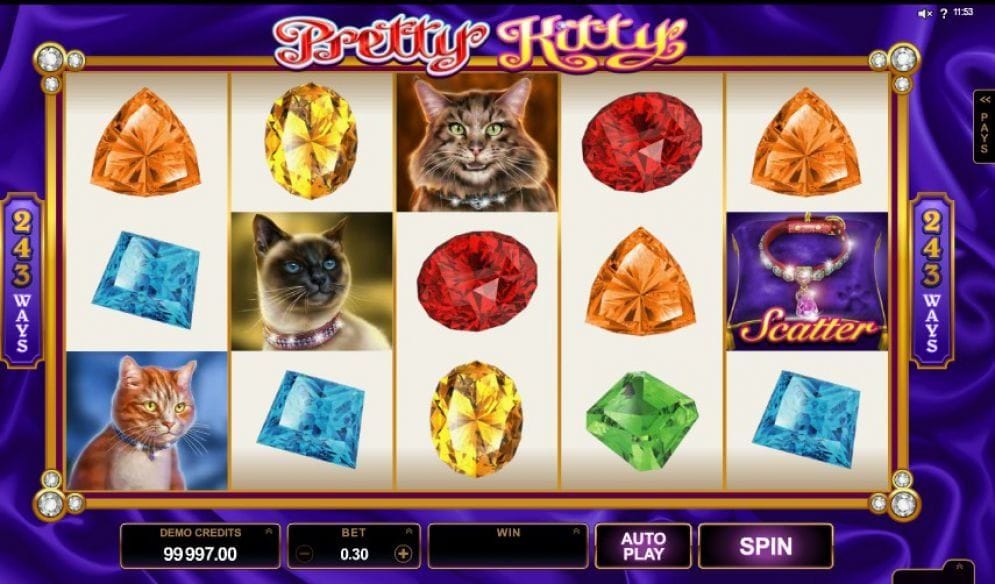Spin the reels with the SPIN button
The height and width of the screenshot is (584, 995).
(765, 546)
